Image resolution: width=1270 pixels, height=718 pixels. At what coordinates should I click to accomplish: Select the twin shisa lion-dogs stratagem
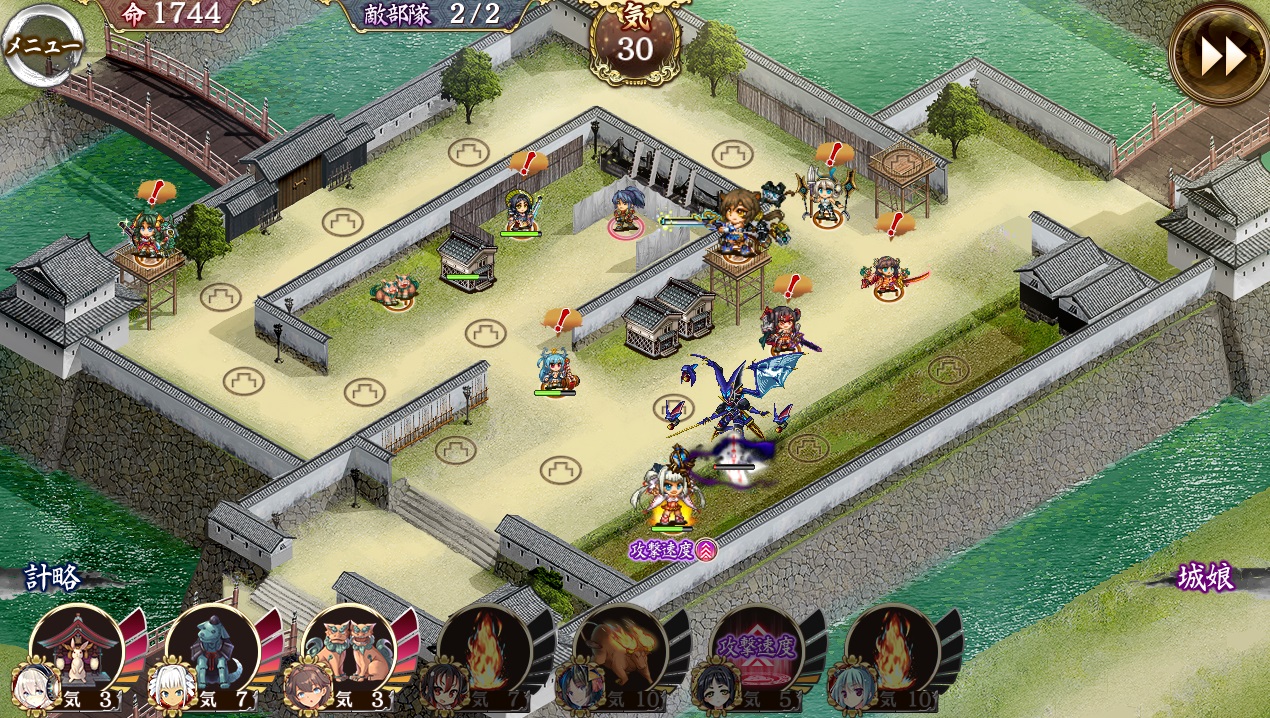coord(348,652)
